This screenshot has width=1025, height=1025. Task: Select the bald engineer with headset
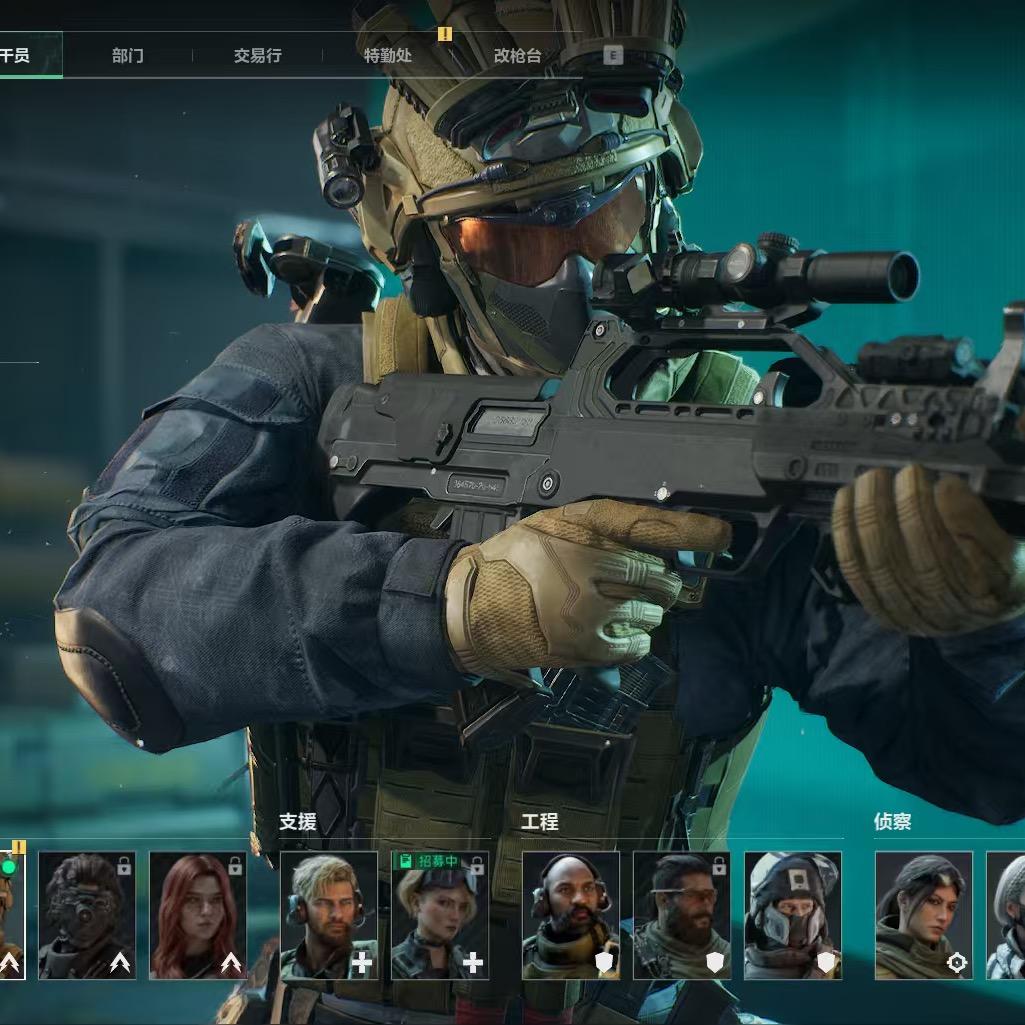[571, 915]
